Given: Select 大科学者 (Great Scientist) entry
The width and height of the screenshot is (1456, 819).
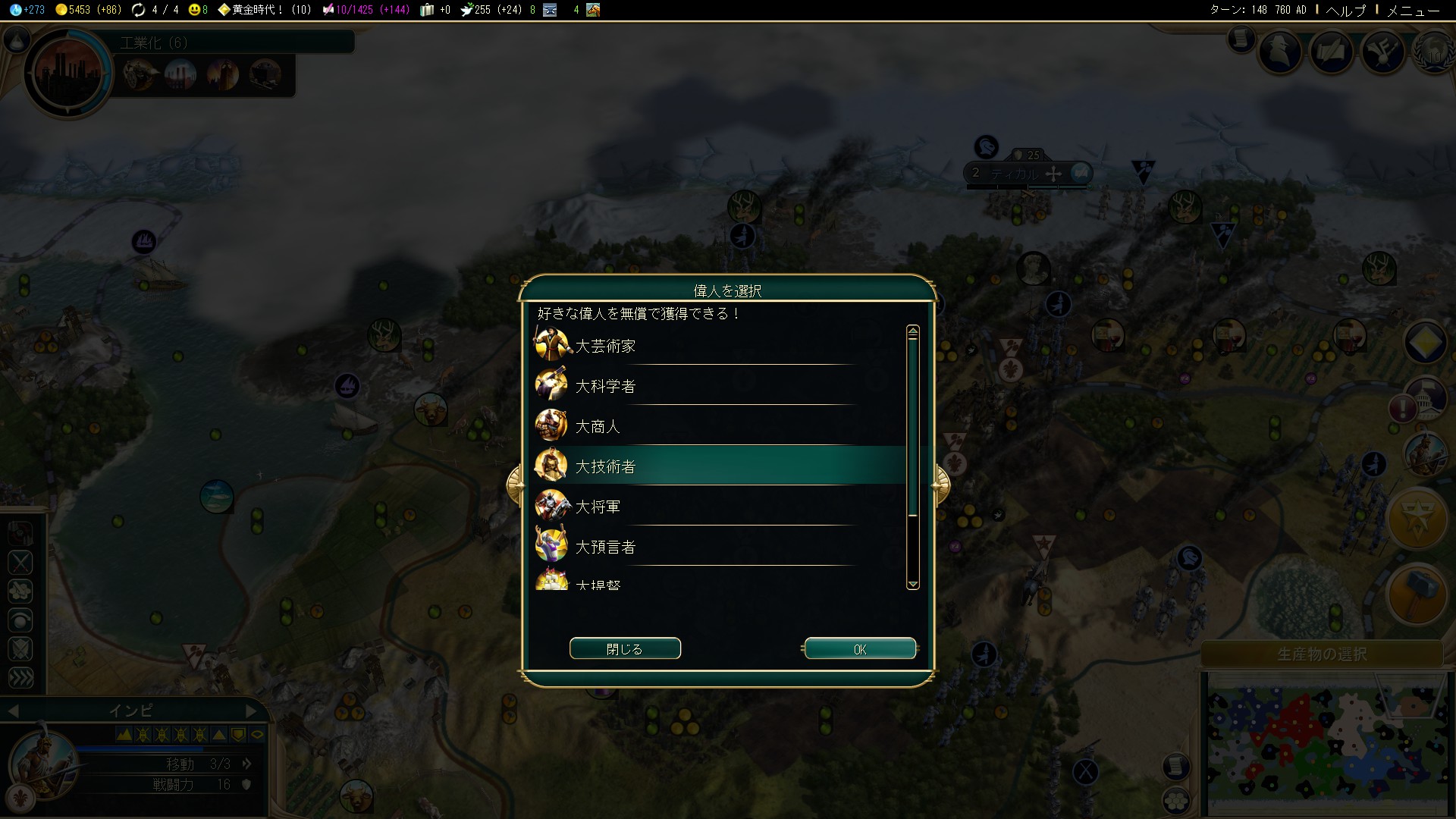Looking at the screenshot, I should click(x=605, y=386).
